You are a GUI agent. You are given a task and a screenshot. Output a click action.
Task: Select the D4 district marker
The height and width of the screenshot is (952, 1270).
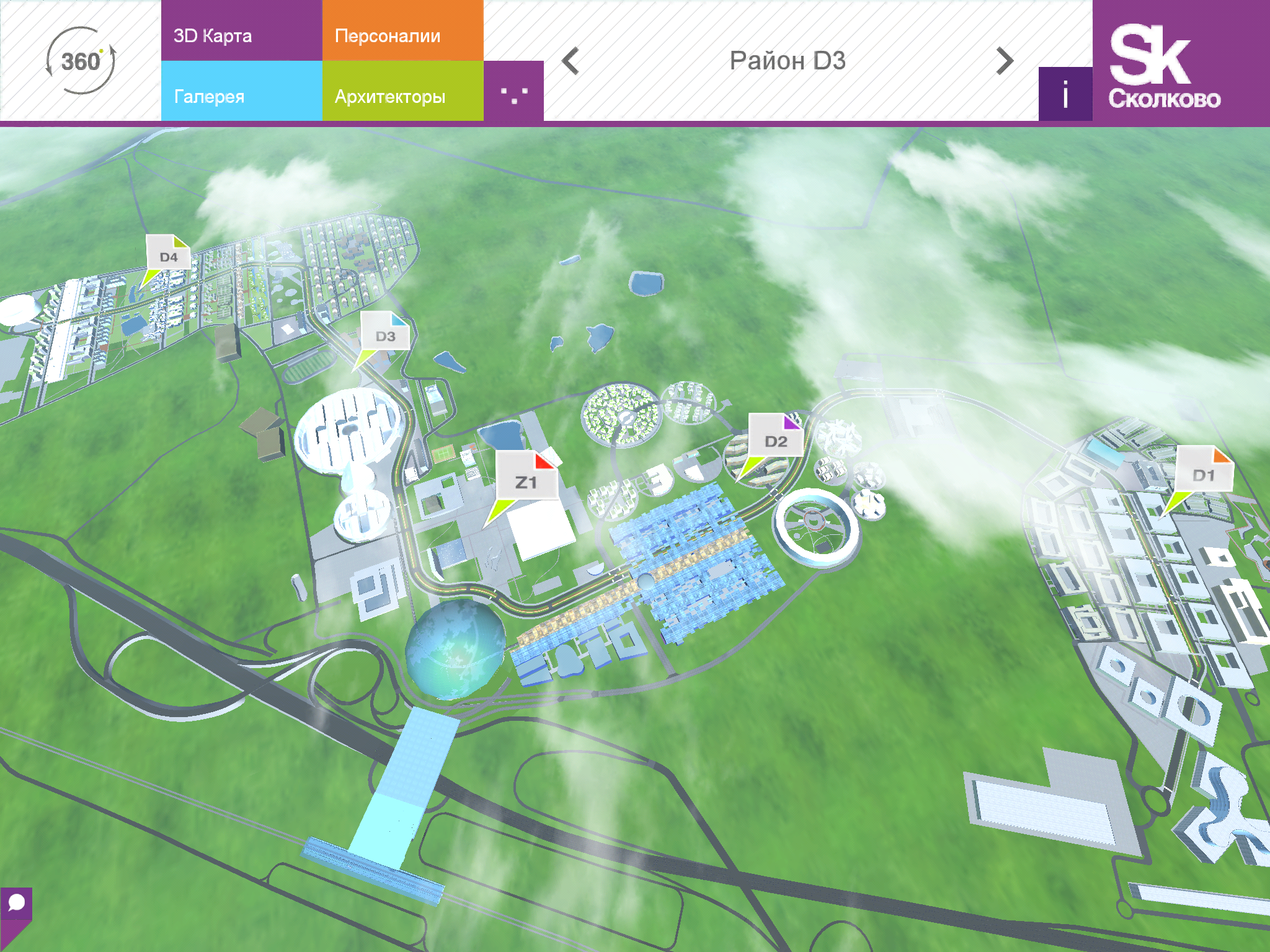(168, 255)
